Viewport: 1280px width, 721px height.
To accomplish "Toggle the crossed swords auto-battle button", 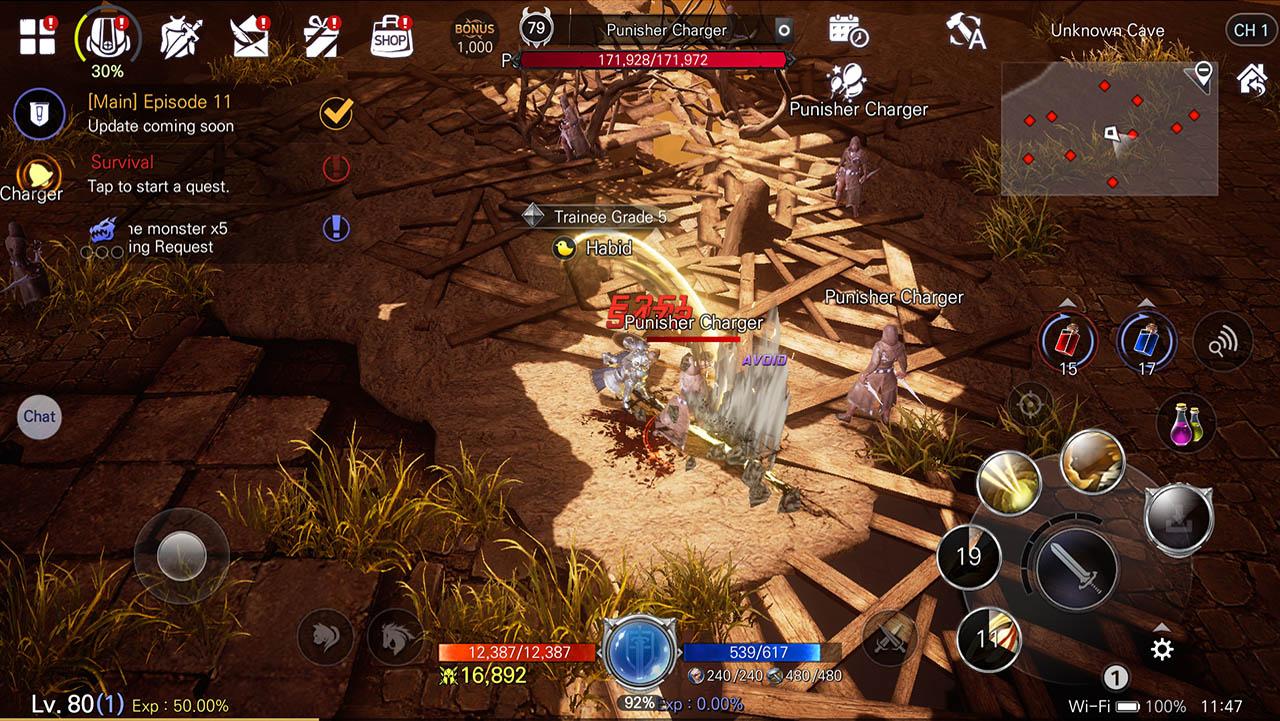I will pyautogui.click(x=889, y=636).
